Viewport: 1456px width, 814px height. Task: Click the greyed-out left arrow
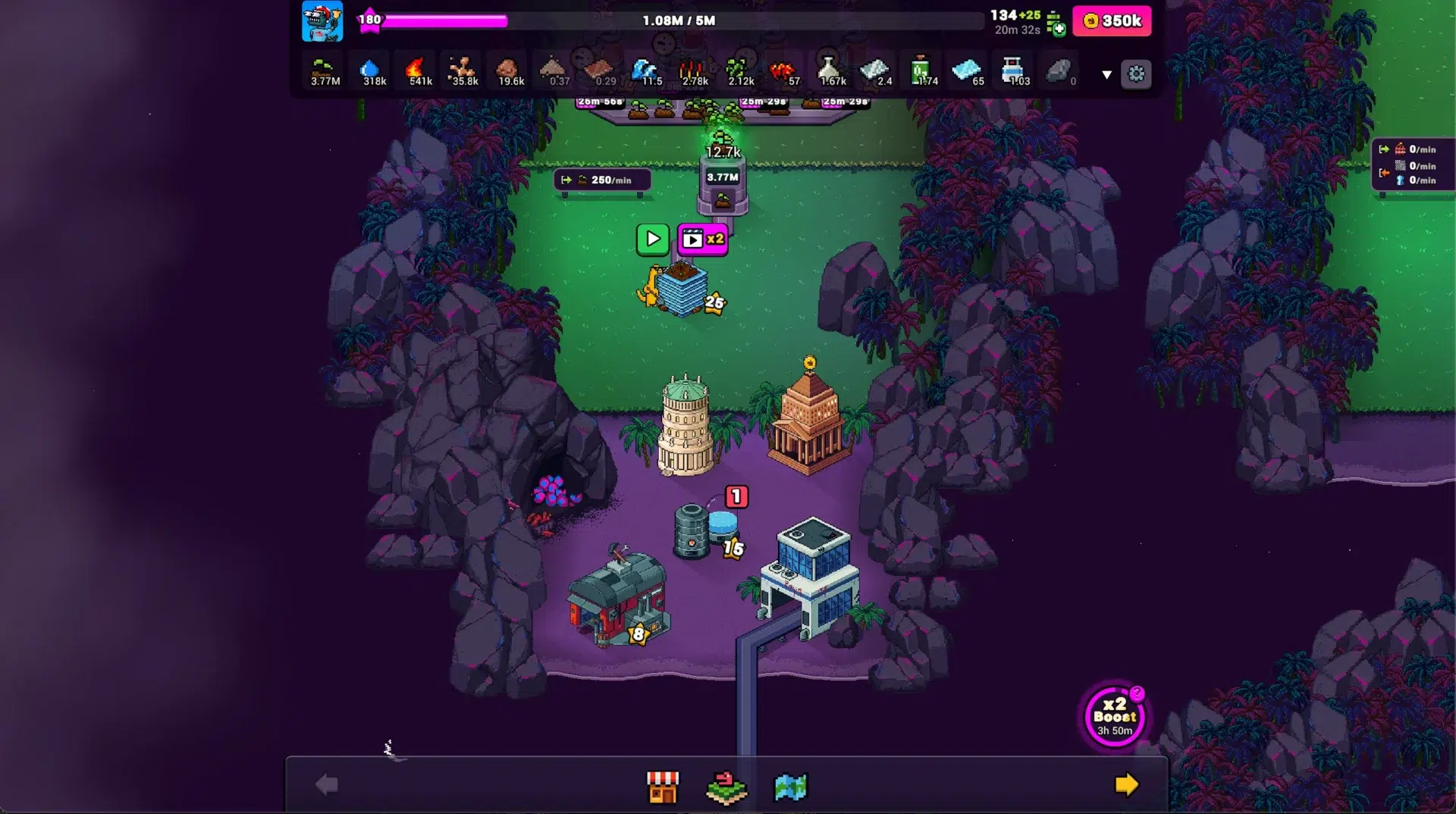[x=327, y=785]
